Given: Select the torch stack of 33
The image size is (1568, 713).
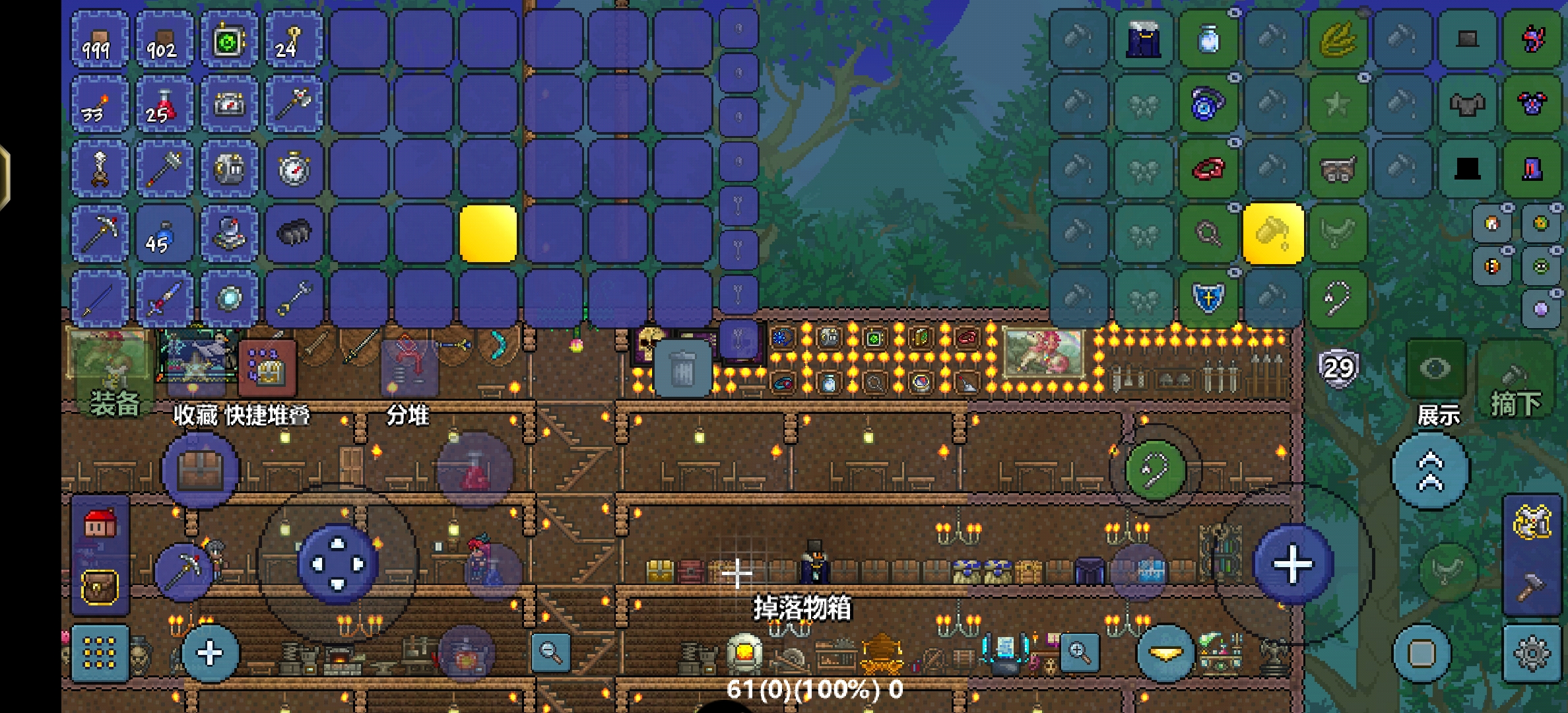Looking at the screenshot, I should coord(99,104).
